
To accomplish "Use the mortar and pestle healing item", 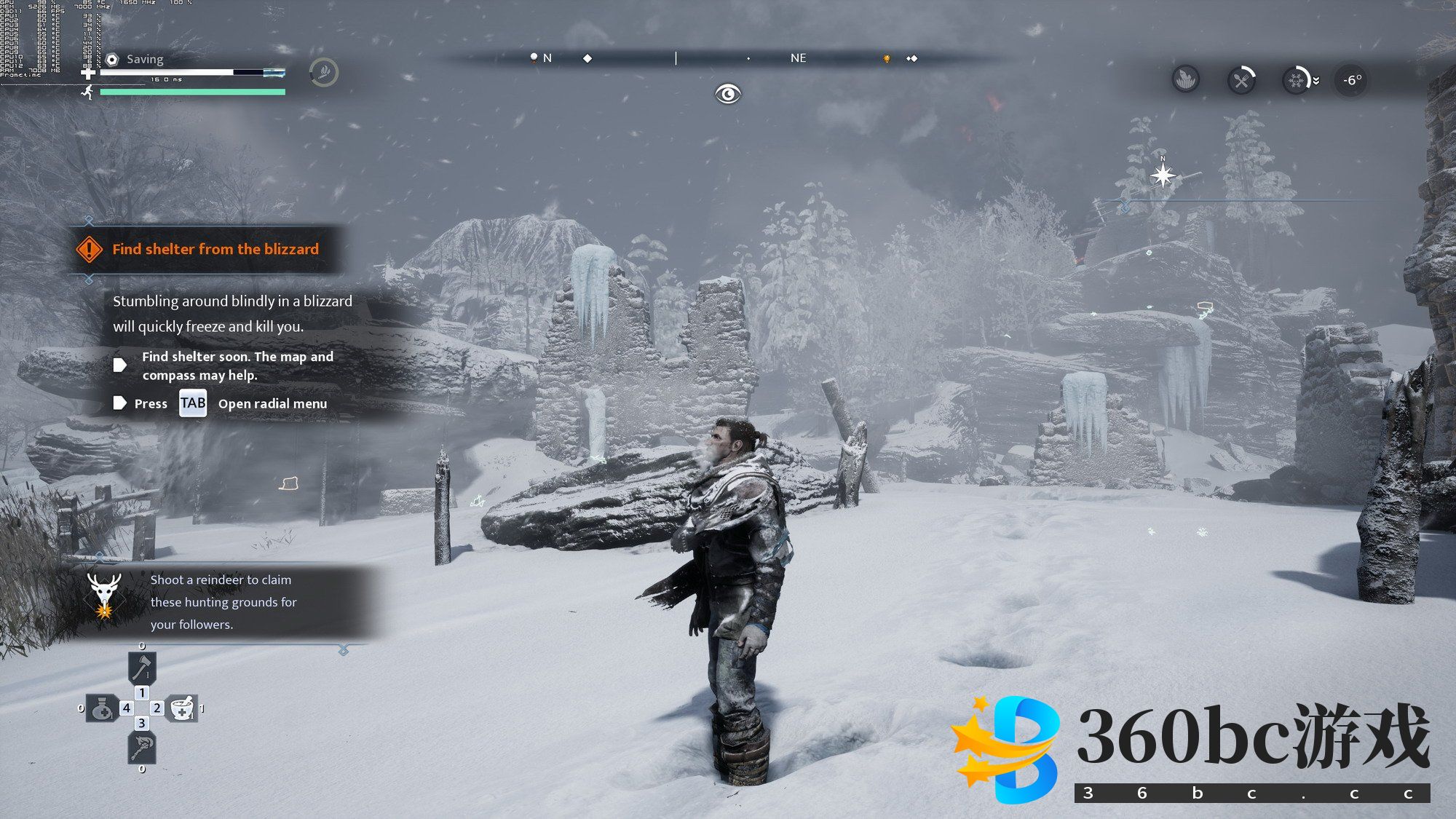I will 182,708.
